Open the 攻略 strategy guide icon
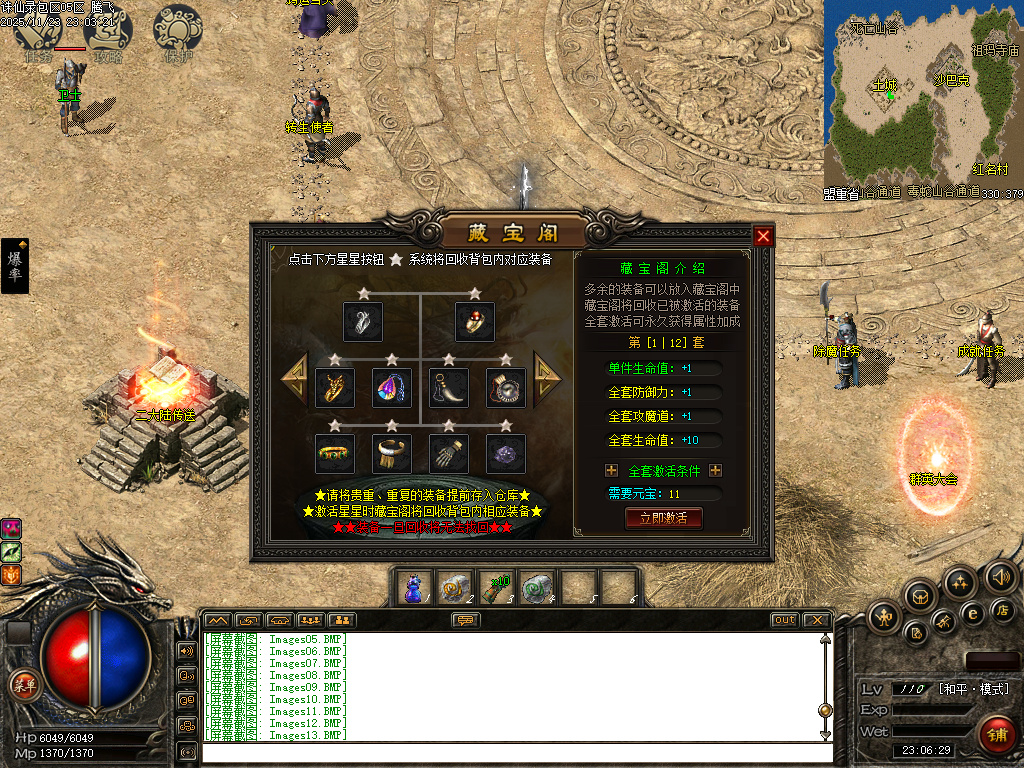1024x768 pixels. [107, 32]
